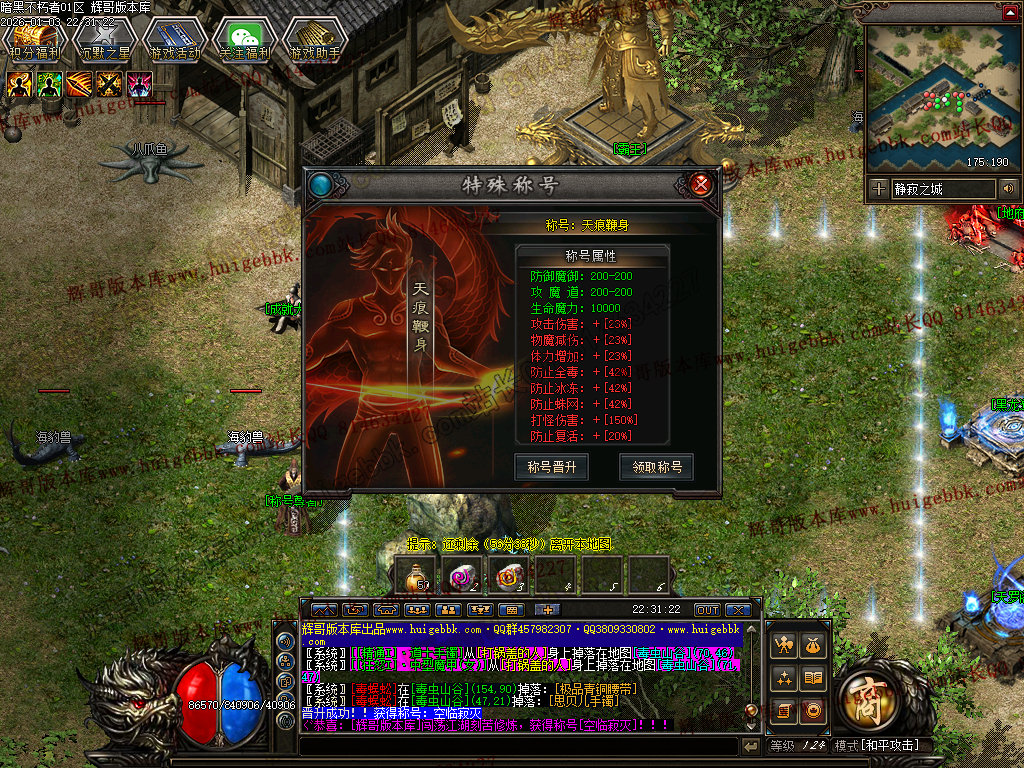Select the pink swirl scroll hotbar item
The image size is (1024, 768).
point(461,574)
